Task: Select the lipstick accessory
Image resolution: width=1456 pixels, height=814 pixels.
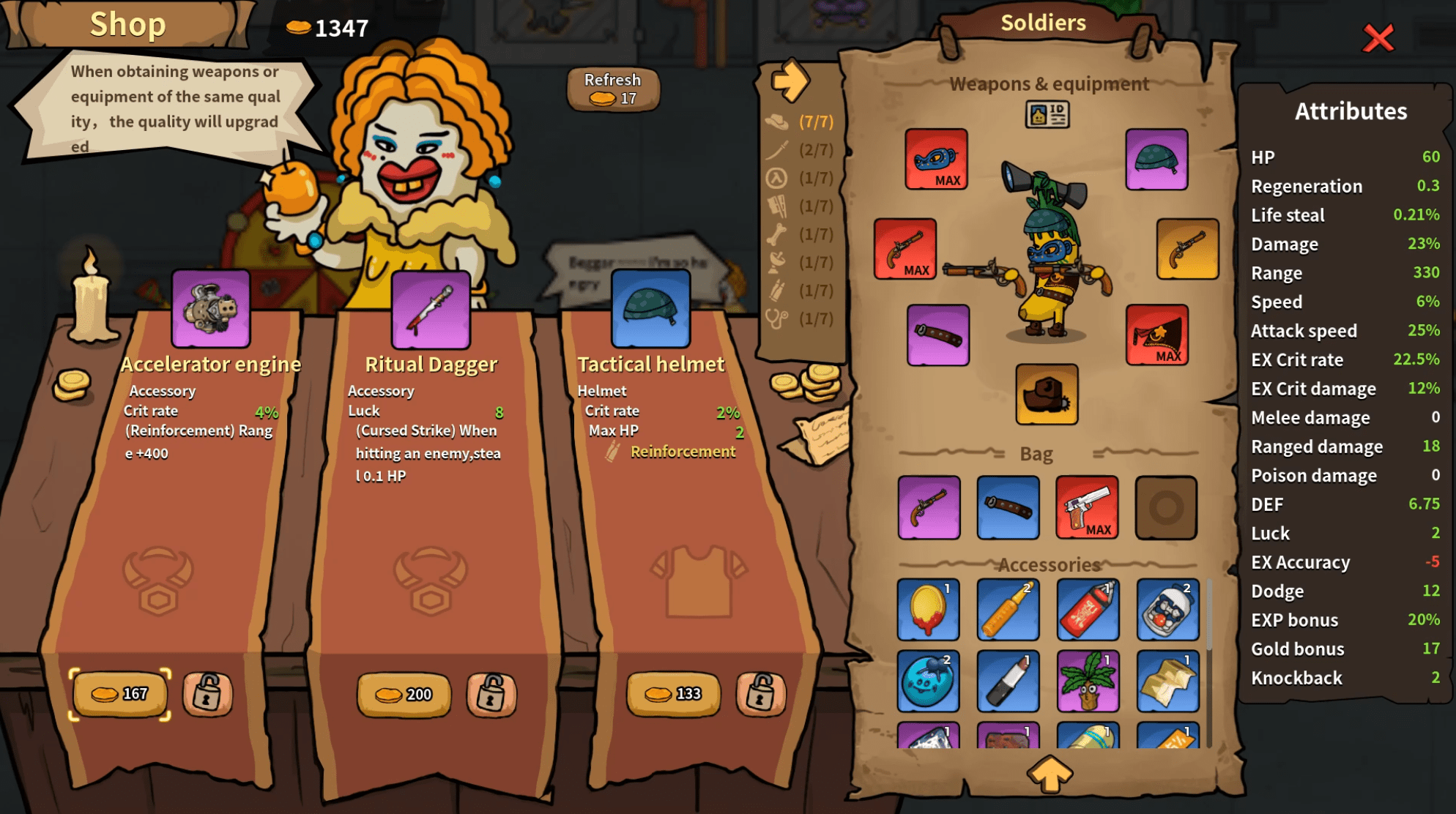Action: tap(1008, 681)
